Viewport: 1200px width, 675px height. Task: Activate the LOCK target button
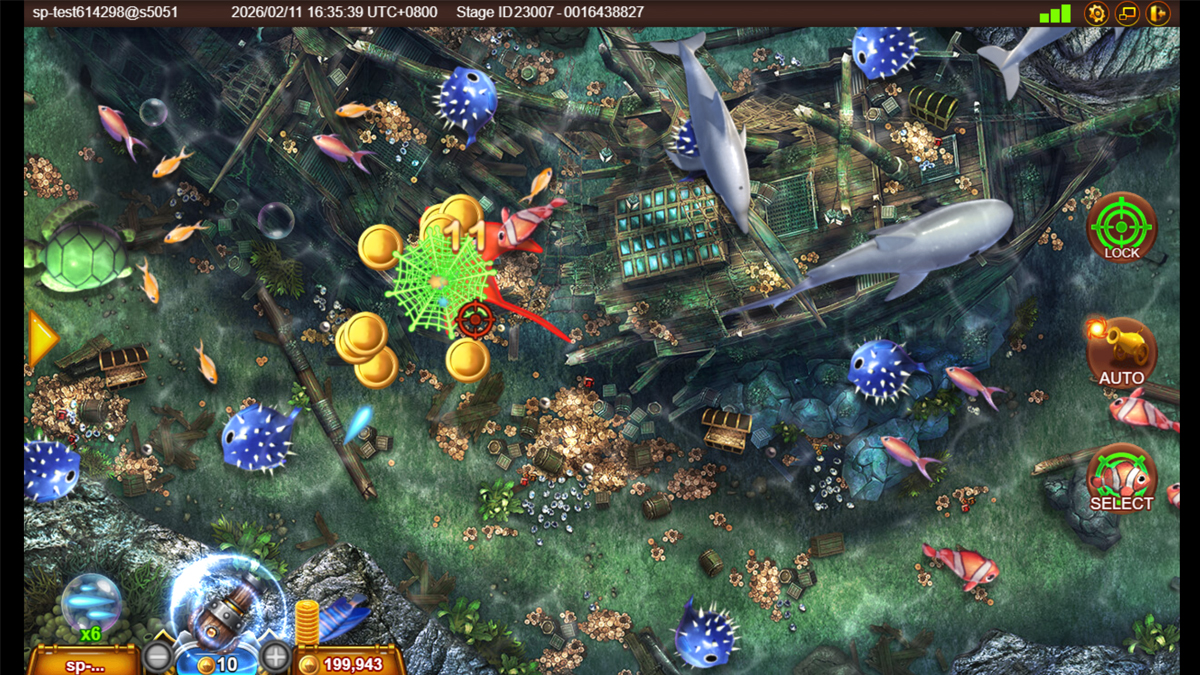[1121, 227]
